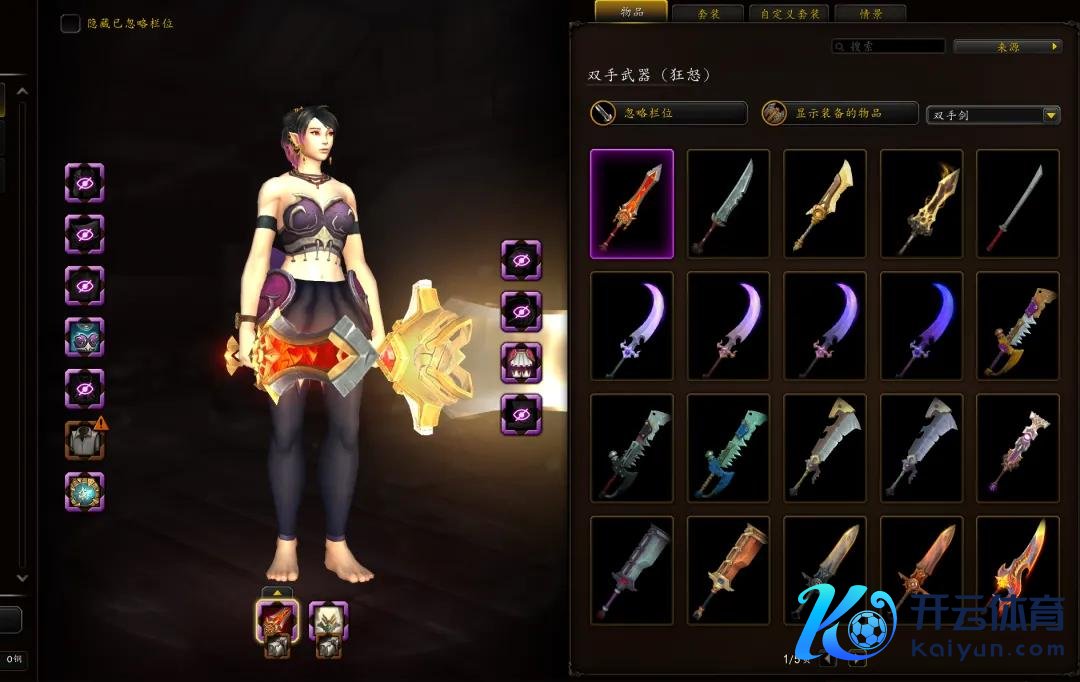This screenshot has width=1080, height=682.
Task: Open the 自定义套装 tab
Action: (789, 14)
